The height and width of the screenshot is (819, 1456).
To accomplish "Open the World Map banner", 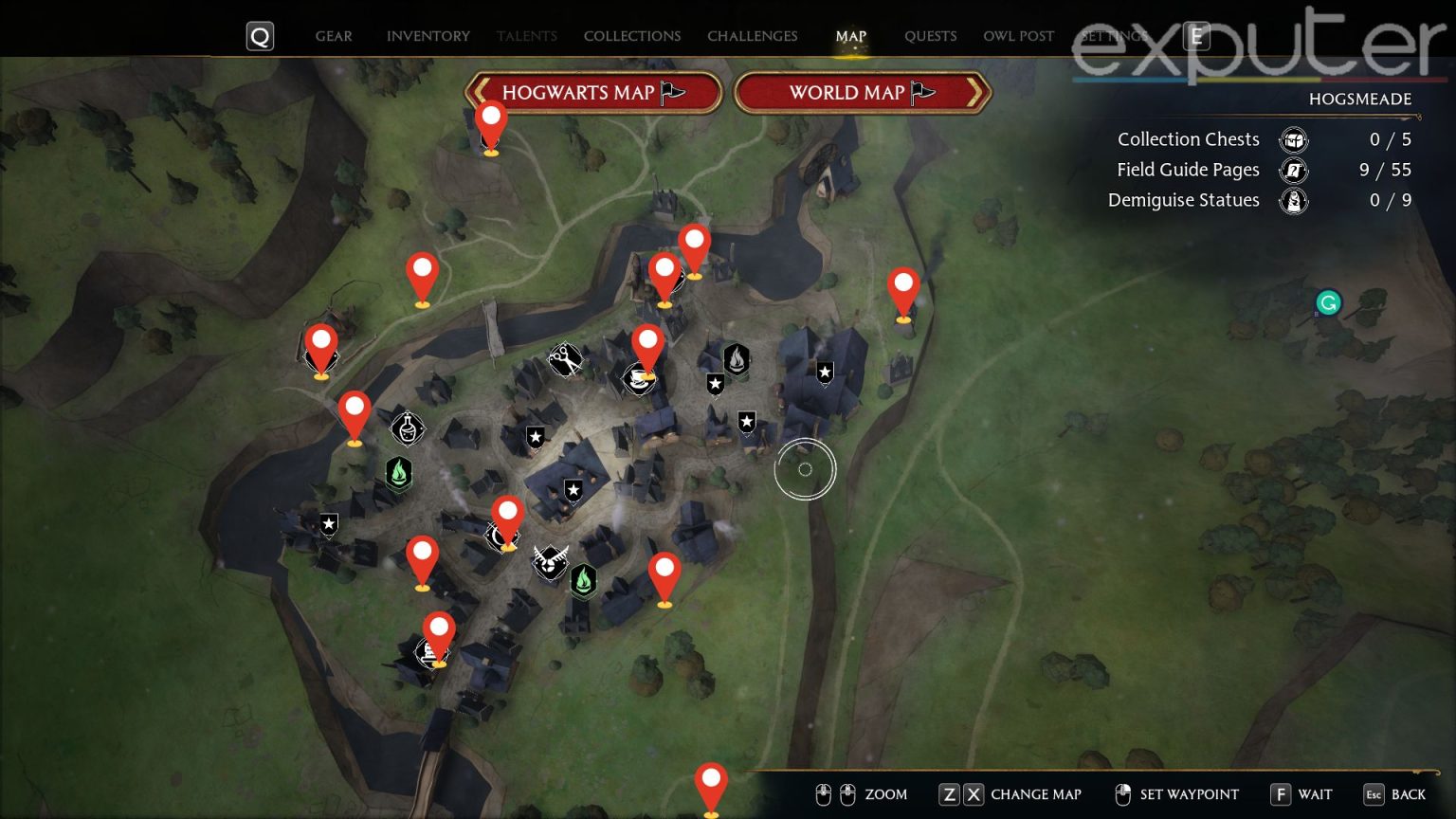I will 863,93.
